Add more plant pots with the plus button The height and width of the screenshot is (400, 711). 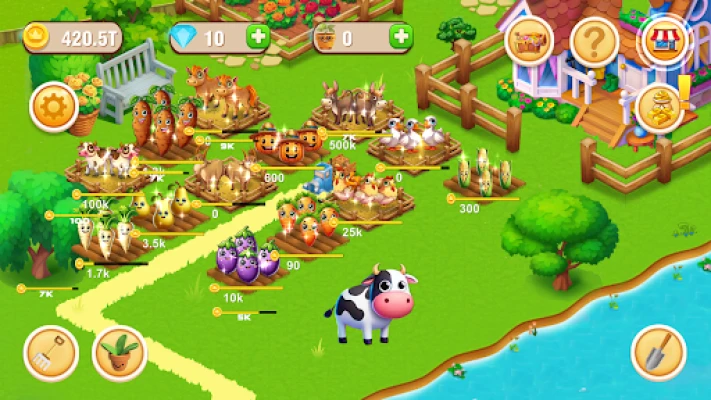(401, 38)
